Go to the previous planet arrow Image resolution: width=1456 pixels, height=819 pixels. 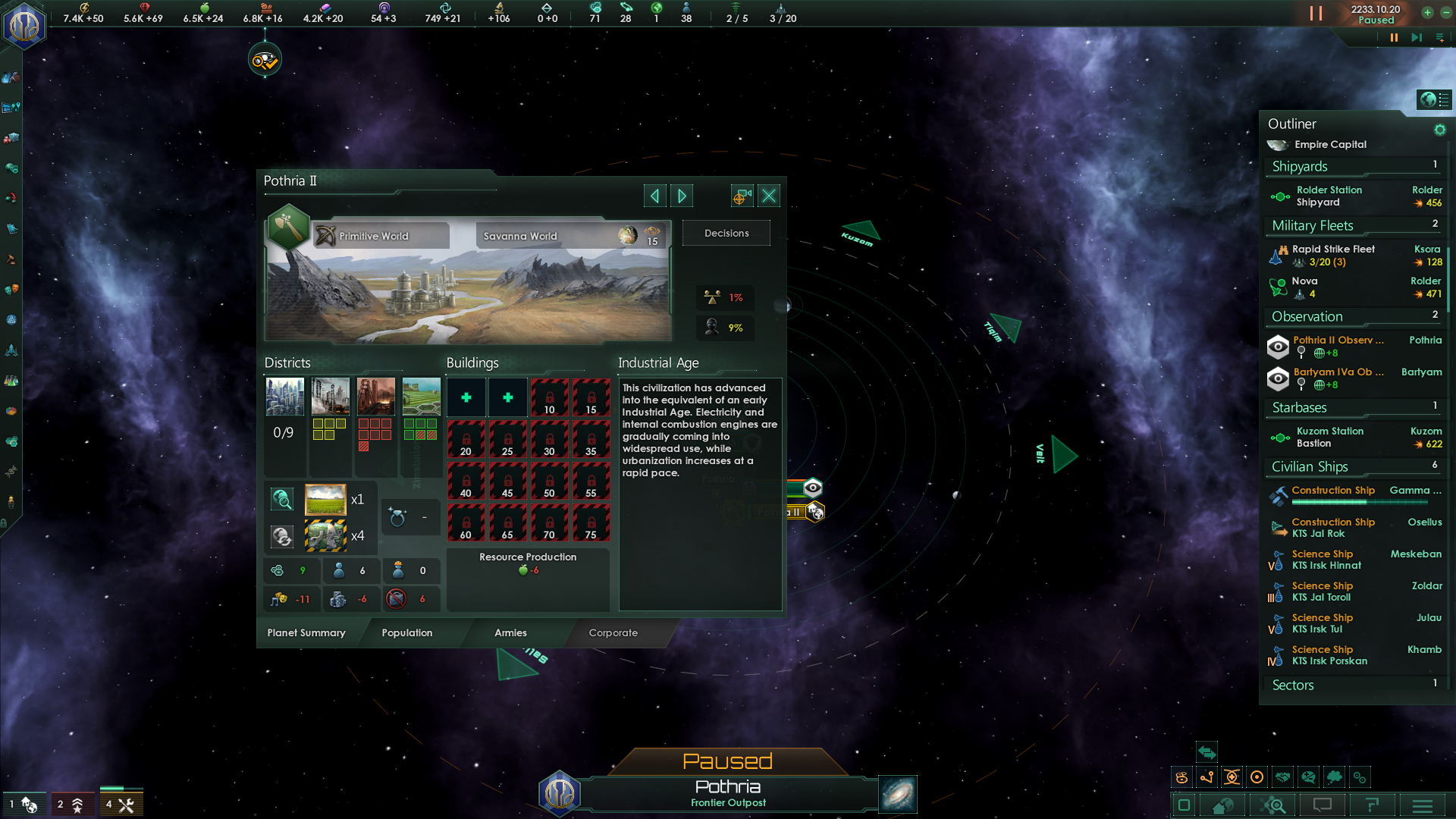[654, 196]
